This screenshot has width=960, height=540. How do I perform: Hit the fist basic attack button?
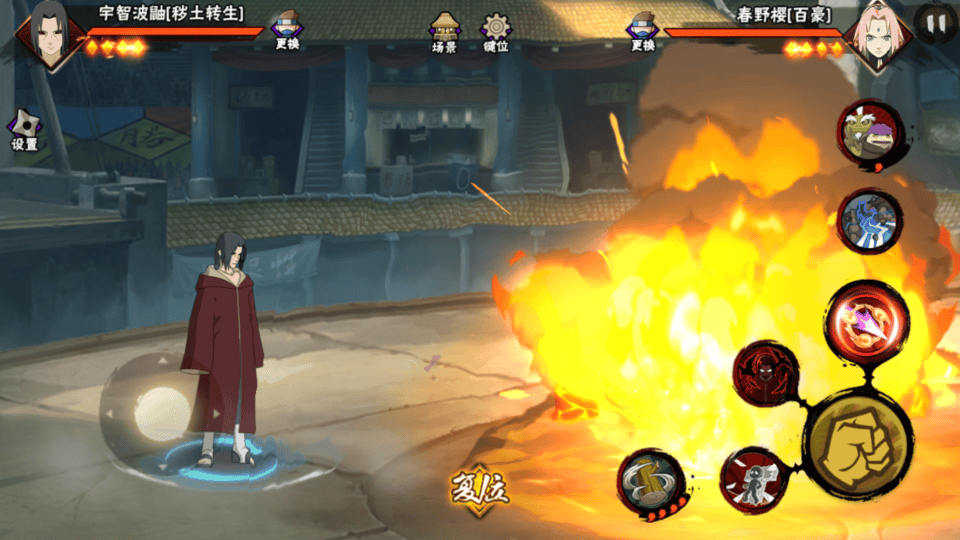857,444
